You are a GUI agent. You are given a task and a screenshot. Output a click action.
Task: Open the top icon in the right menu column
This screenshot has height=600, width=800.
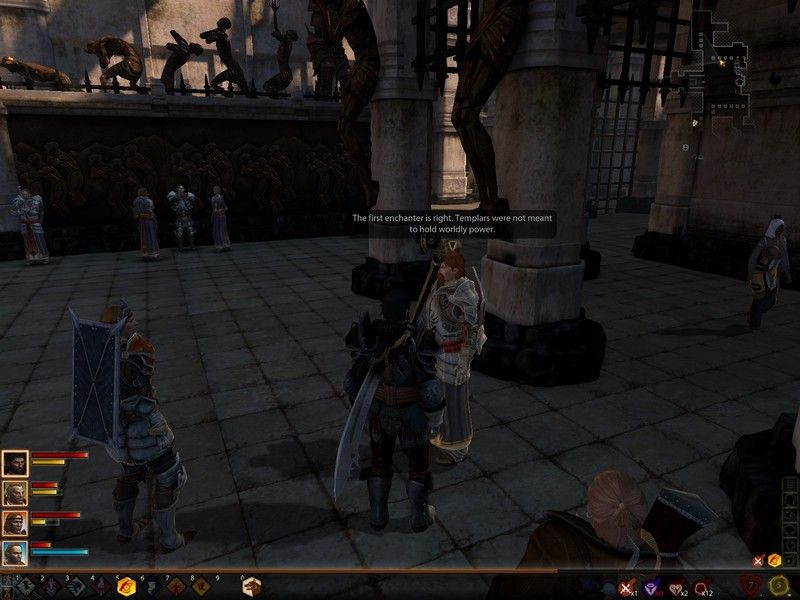(x=790, y=485)
